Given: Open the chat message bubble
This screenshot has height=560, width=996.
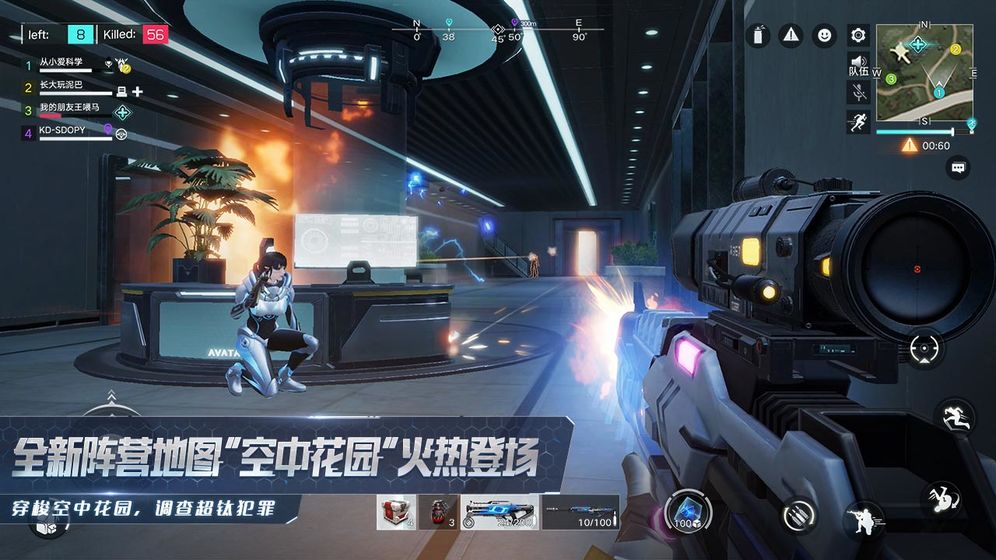Looking at the screenshot, I should point(958,167).
